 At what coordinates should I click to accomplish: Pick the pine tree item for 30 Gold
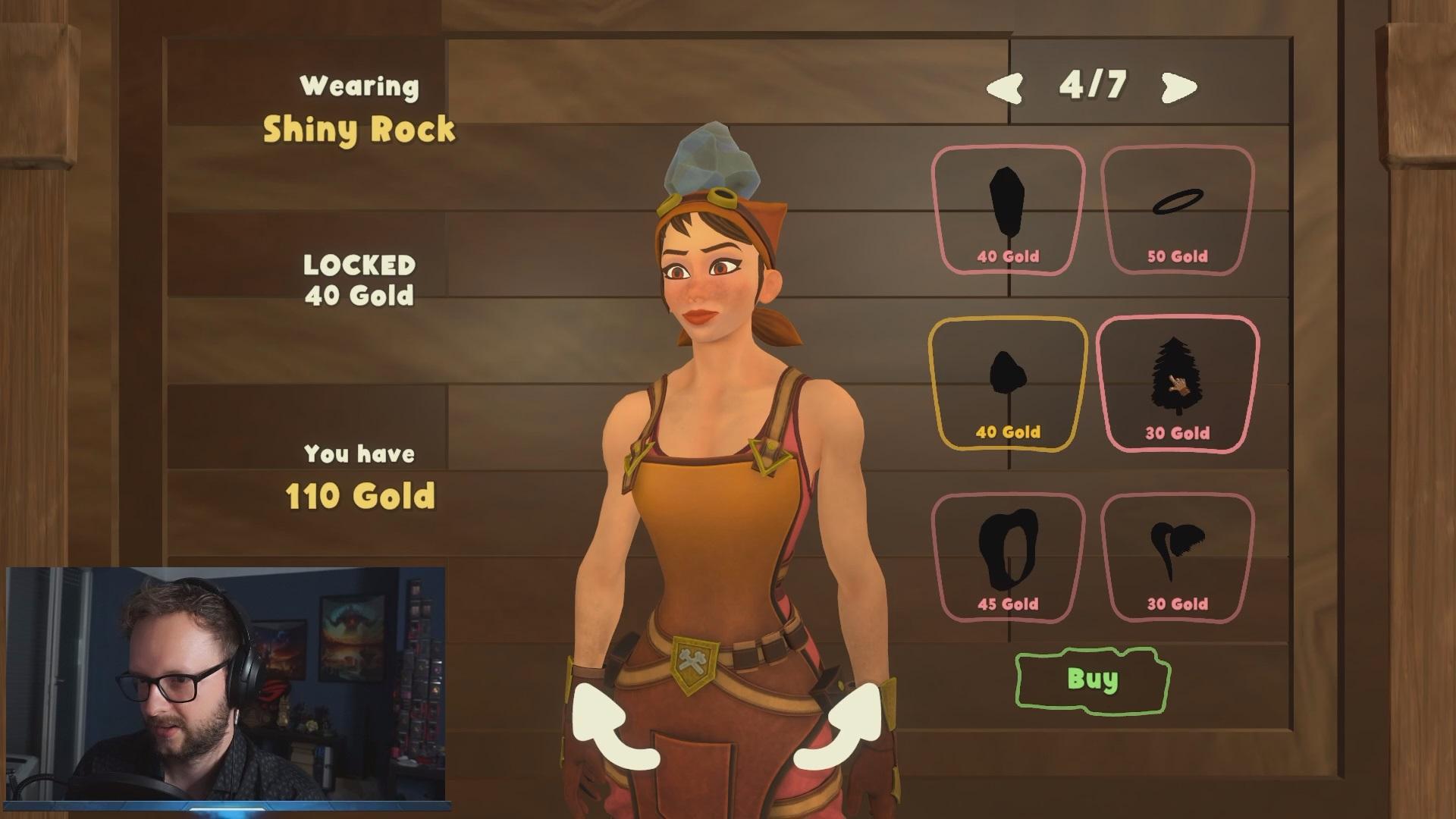click(x=1177, y=383)
